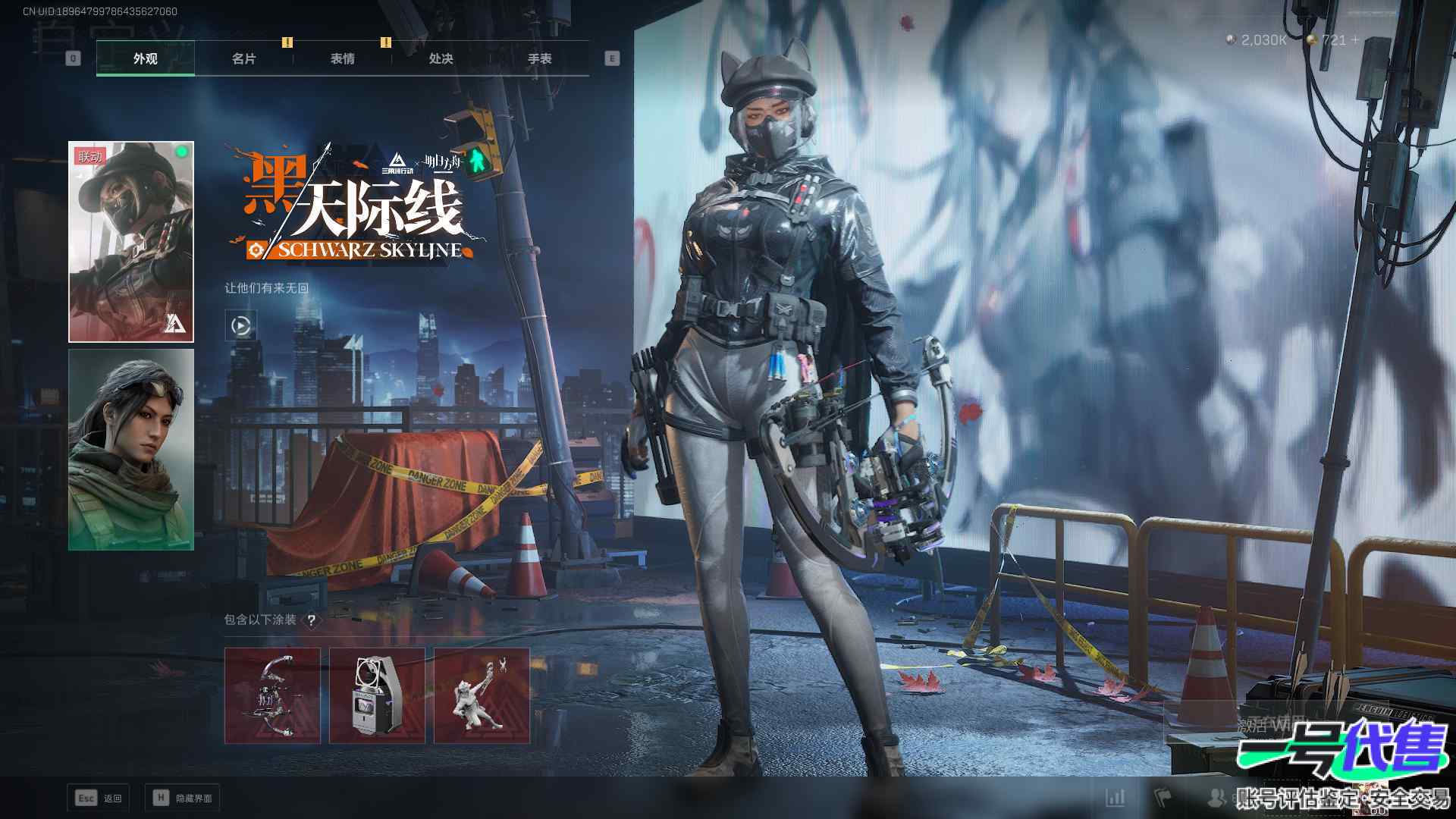The height and width of the screenshot is (819, 1456).
Task: Go to the 处决 execution tab
Action: 441,58
